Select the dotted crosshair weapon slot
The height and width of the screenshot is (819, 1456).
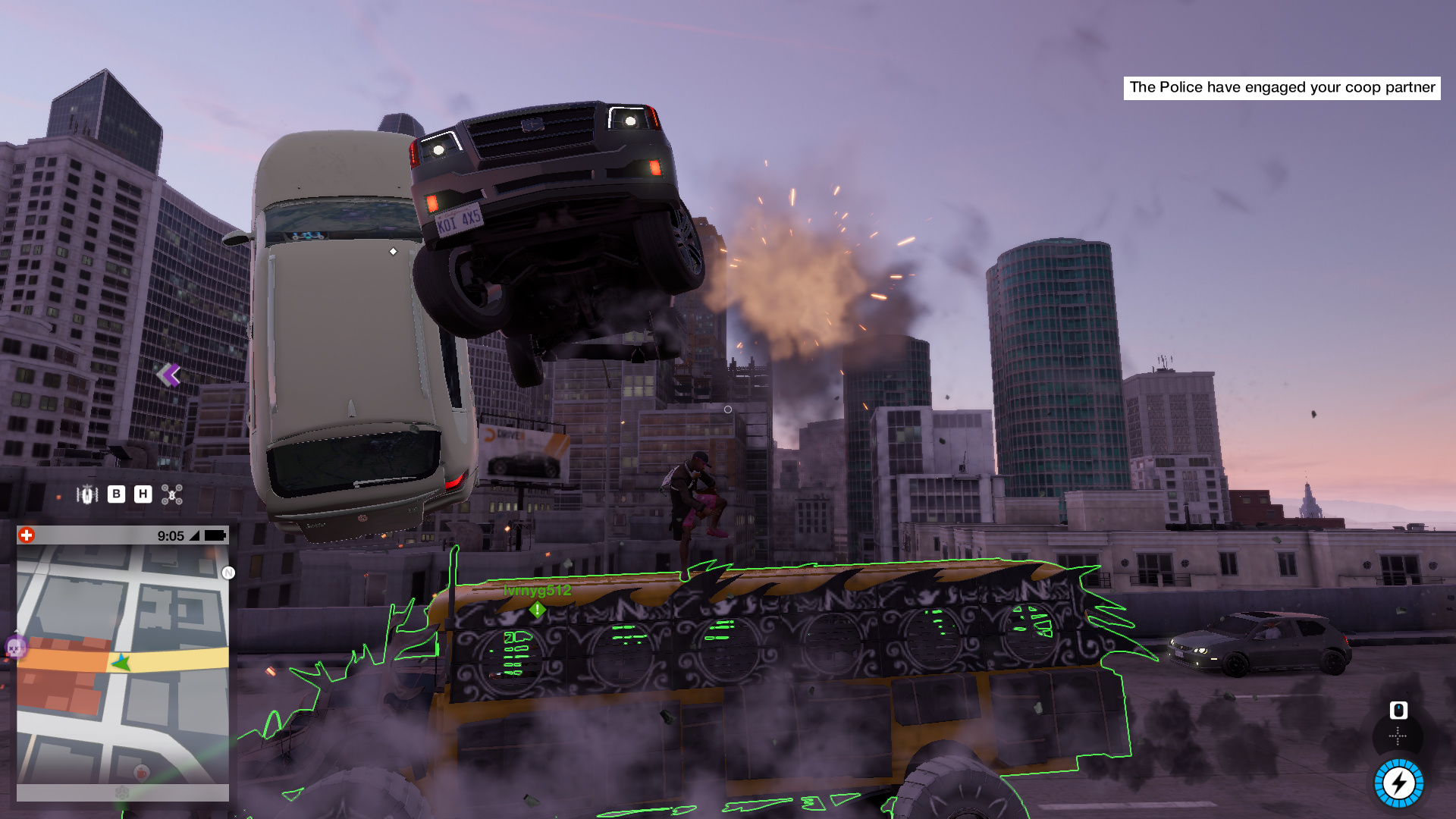pyautogui.click(x=1398, y=736)
